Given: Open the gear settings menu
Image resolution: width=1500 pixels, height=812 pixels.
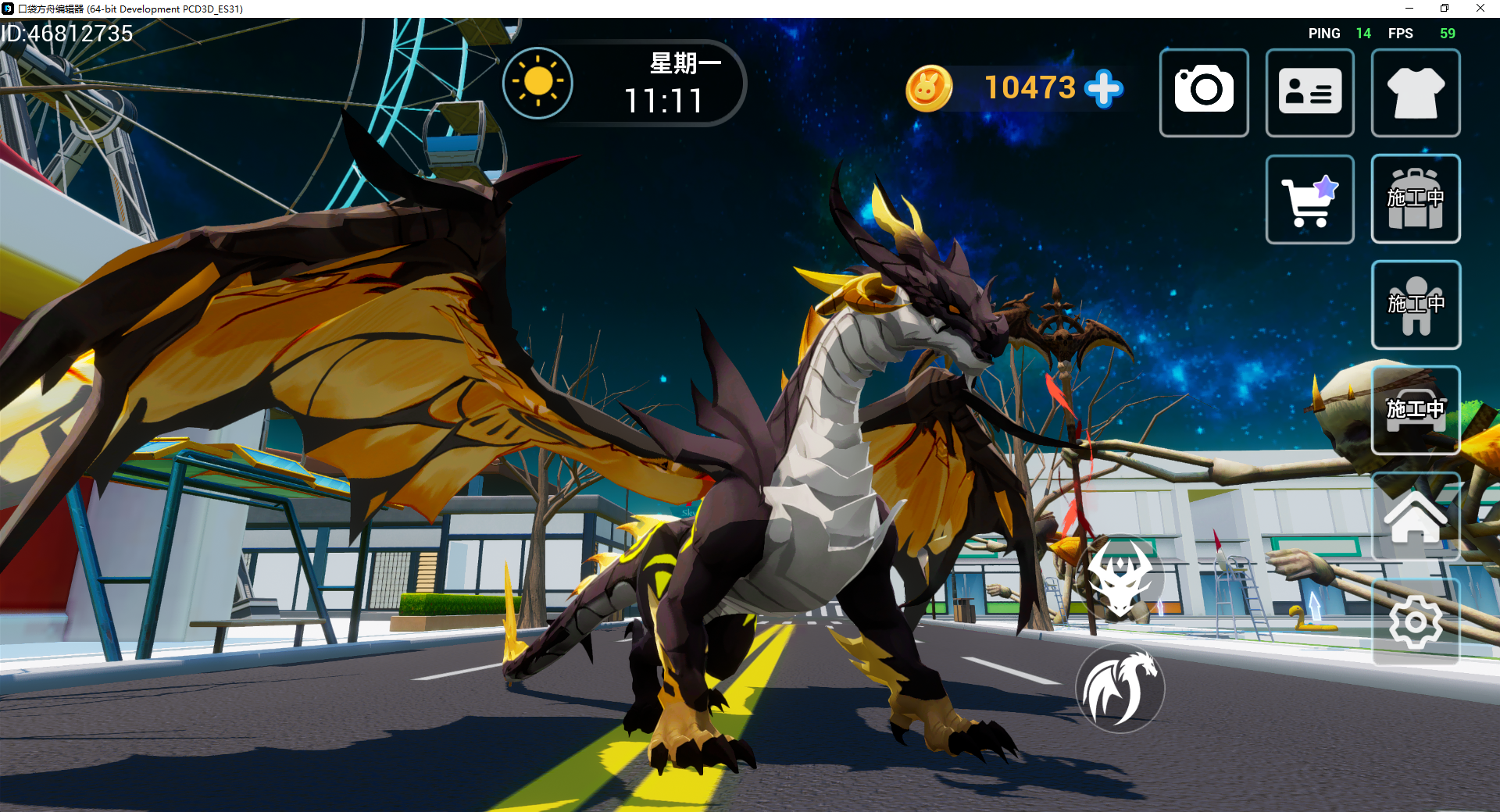Looking at the screenshot, I should (x=1416, y=621).
